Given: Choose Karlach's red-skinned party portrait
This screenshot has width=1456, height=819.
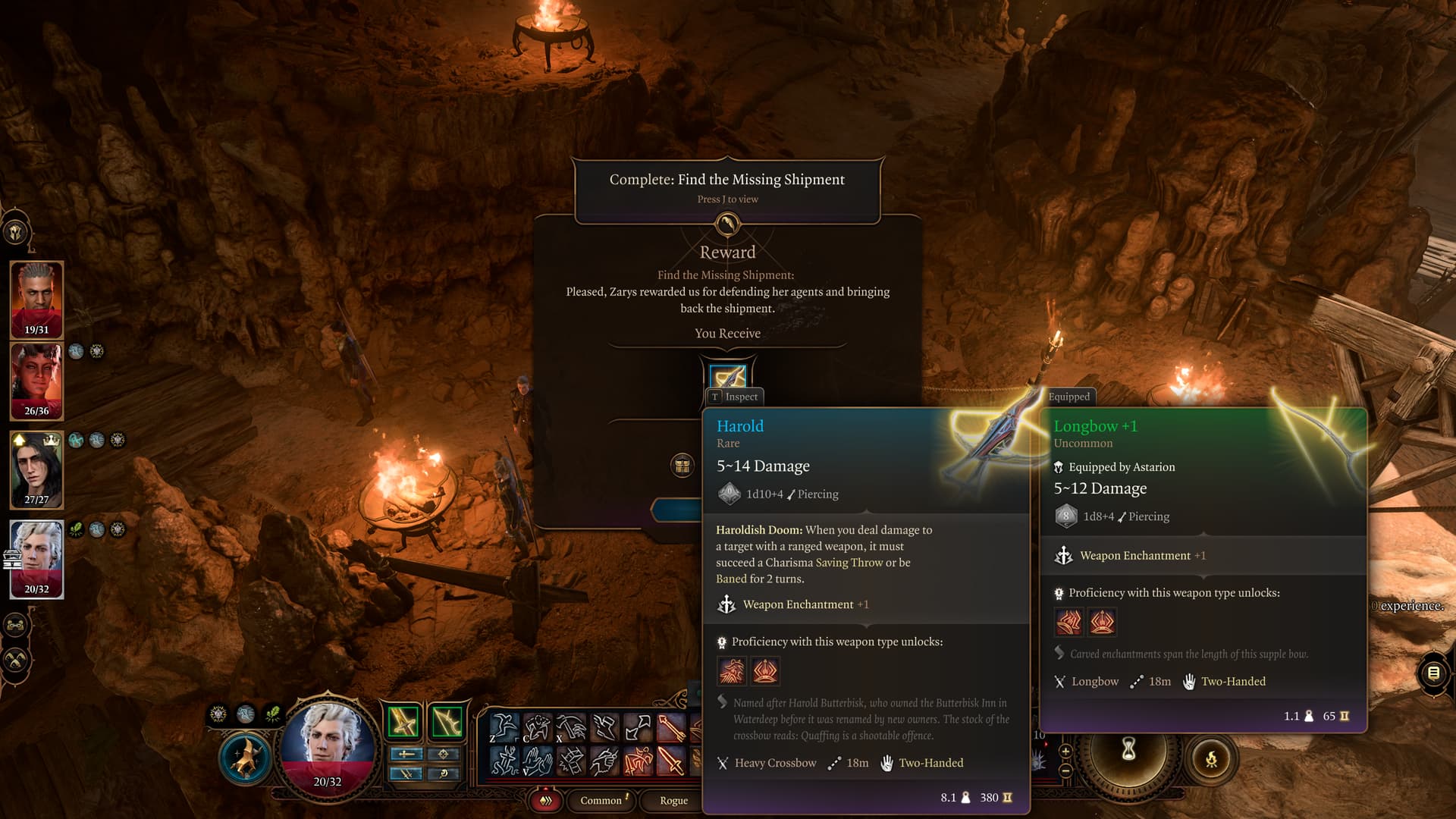Looking at the screenshot, I should click(36, 381).
